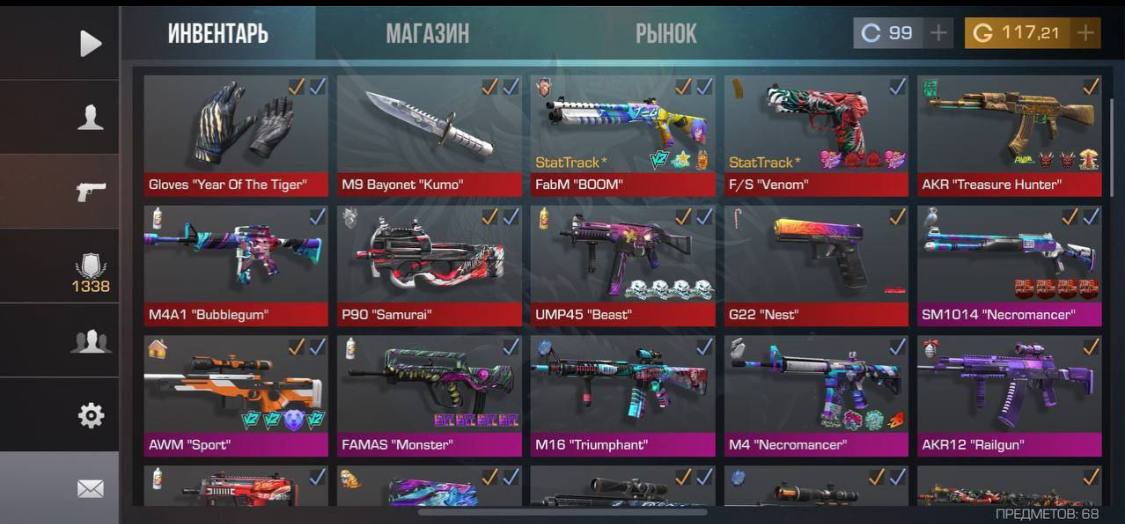
Task: Open the Рынок tab
Action: tap(666, 33)
